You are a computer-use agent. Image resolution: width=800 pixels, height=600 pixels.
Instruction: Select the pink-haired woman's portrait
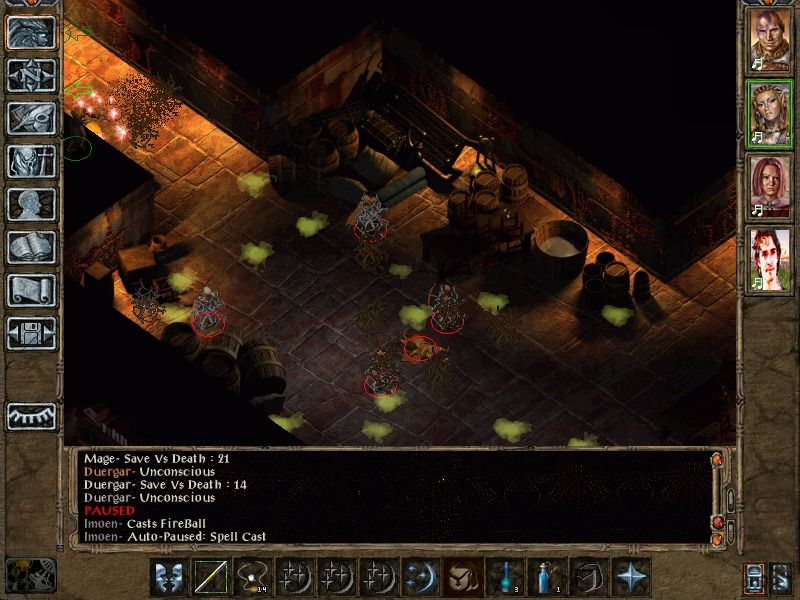click(x=769, y=187)
